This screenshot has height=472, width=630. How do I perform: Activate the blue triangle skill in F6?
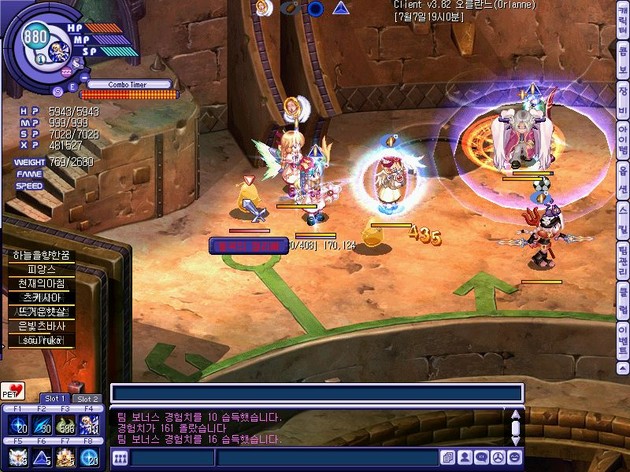click(x=40, y=457)
